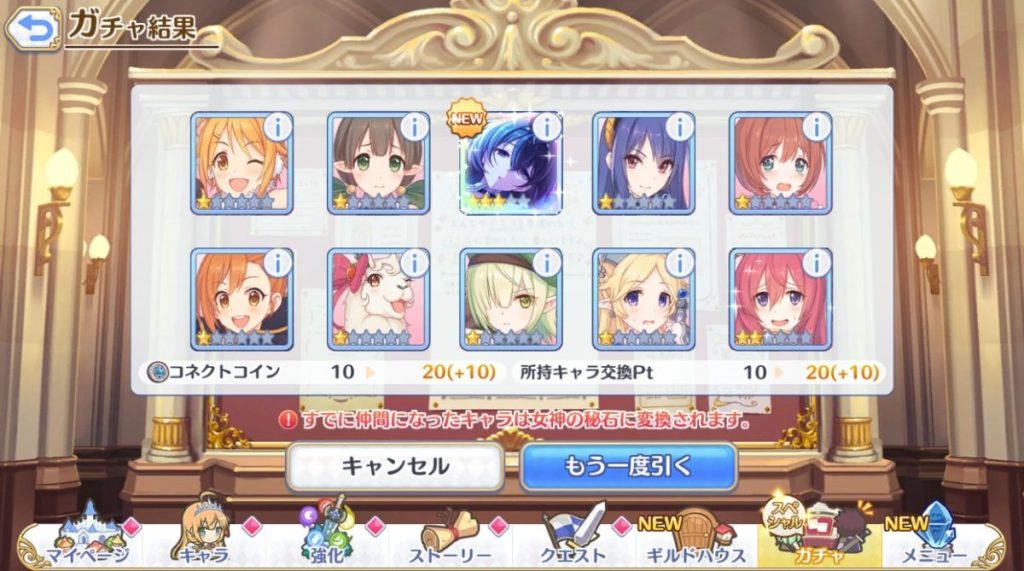View the white llama character card
Viewport: 1024px width, 571px height.
pyautogui.click(x=377, y=300)
